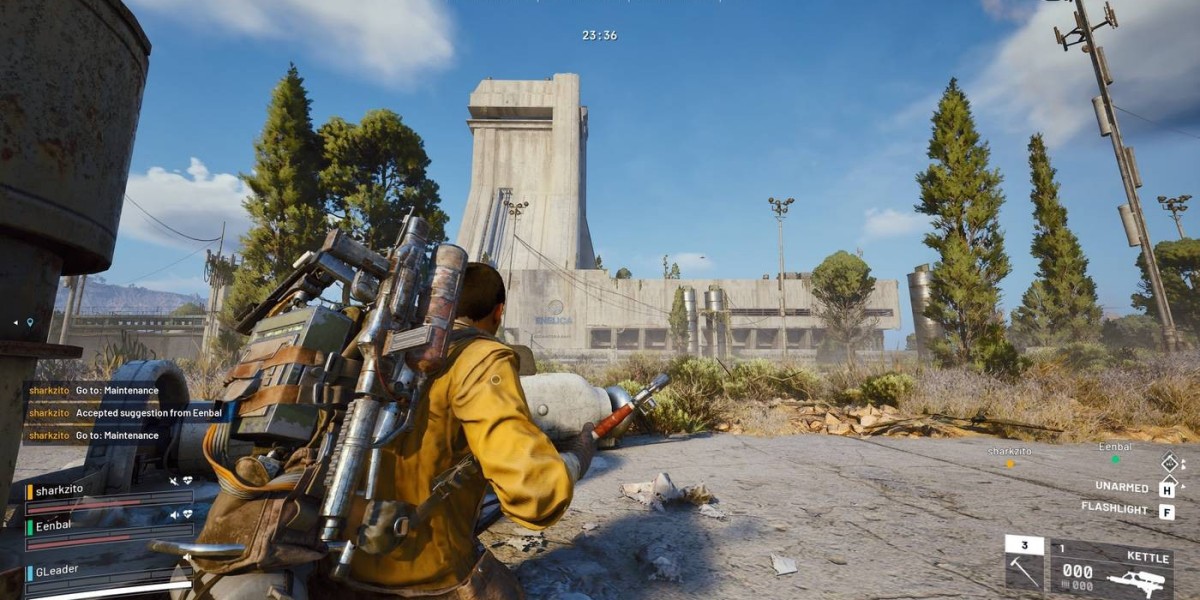Viewport: 1200px width, 600px height.
Task: Click the diamond quick-item selector icon
Action: pyautogui.click(x=1168, y=462)
